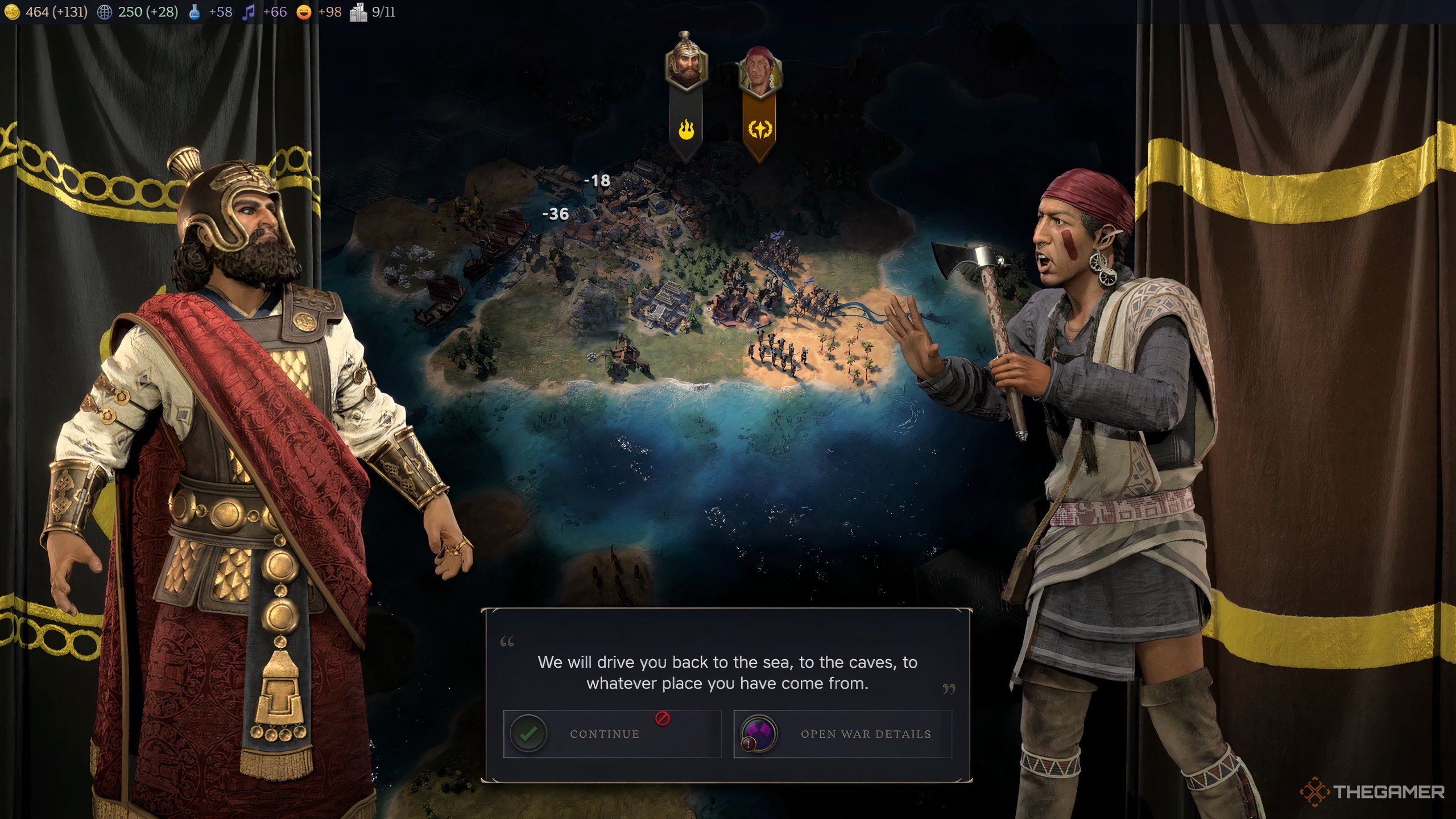Viewport: 1456px width, 819px height.
Task: Select the happiness smiley icon showing +98
Action: coord(304,11)
